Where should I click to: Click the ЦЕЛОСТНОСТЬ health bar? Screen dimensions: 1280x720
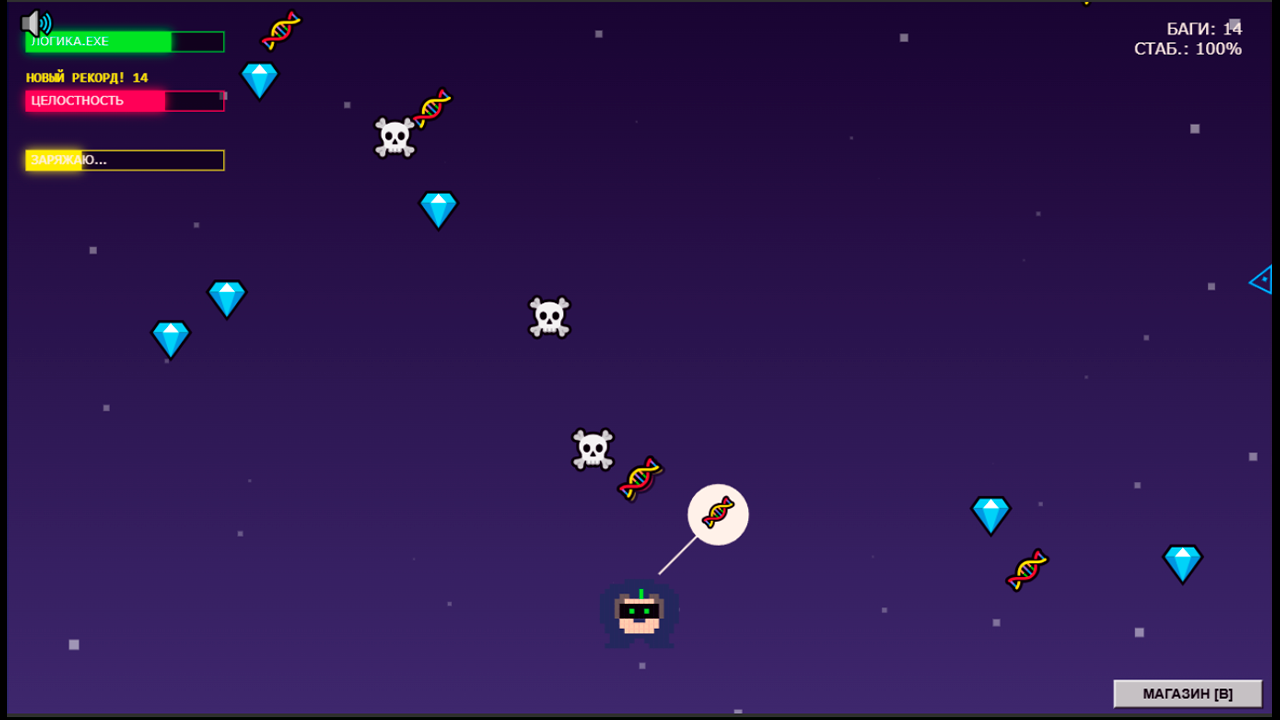[124, 101]
